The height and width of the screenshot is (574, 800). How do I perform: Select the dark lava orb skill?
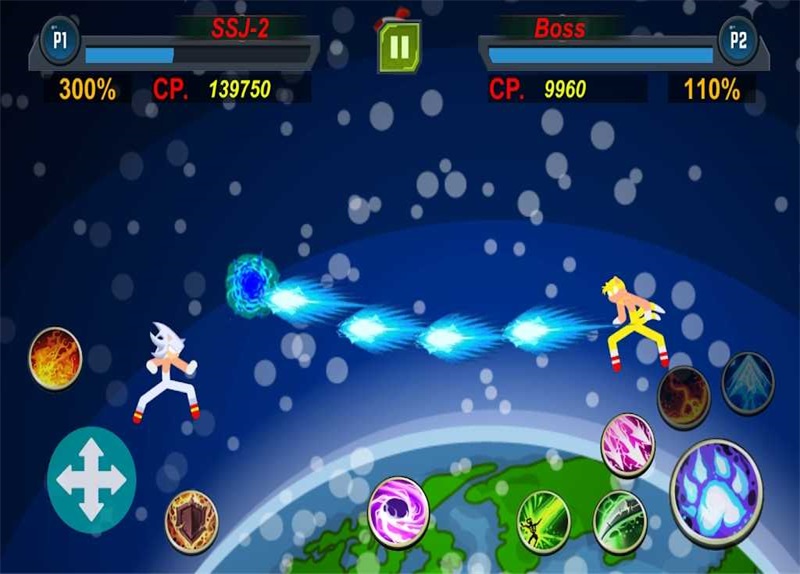pos(684,395)
